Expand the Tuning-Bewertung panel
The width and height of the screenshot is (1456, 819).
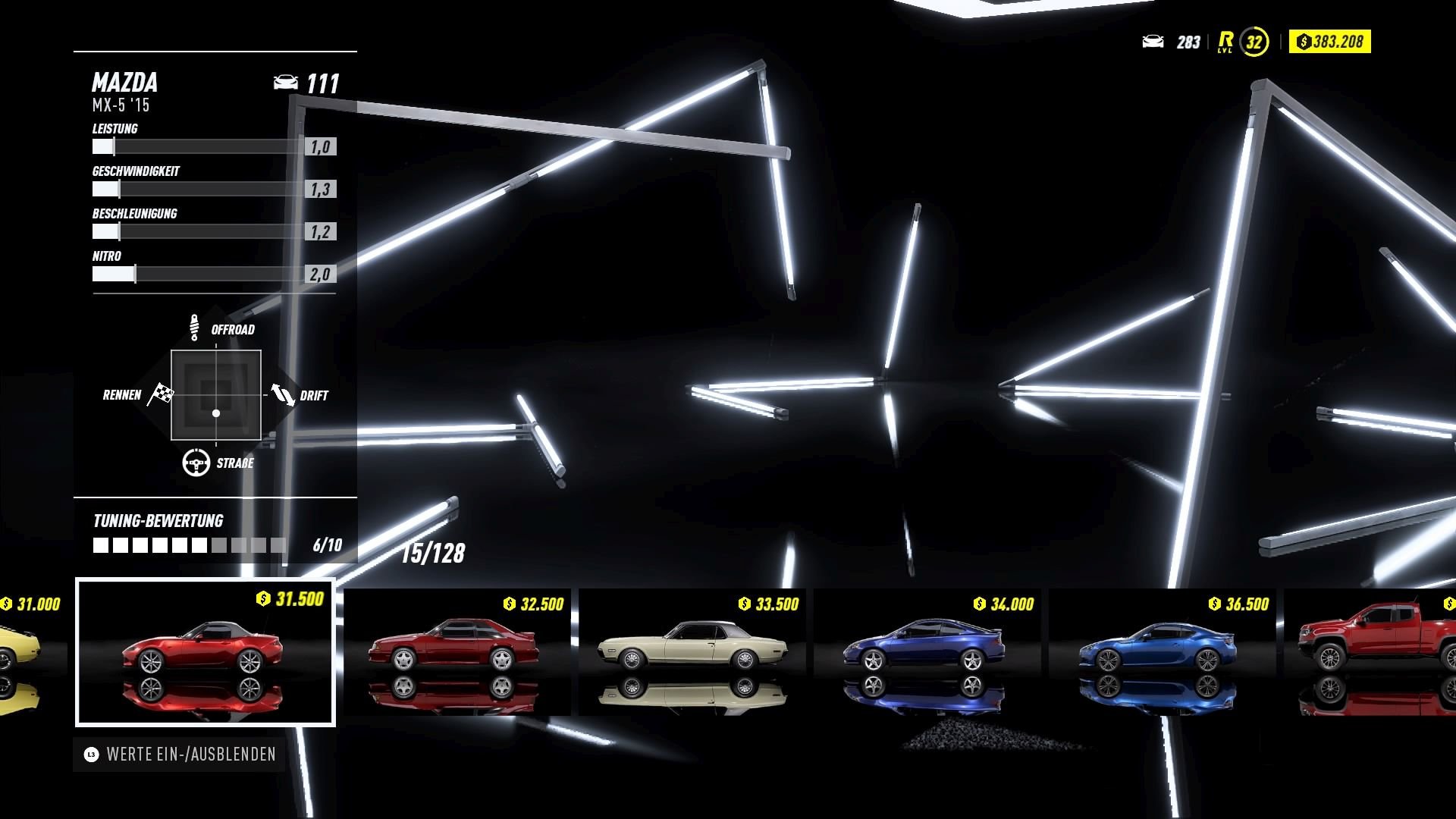coord(157,521)
